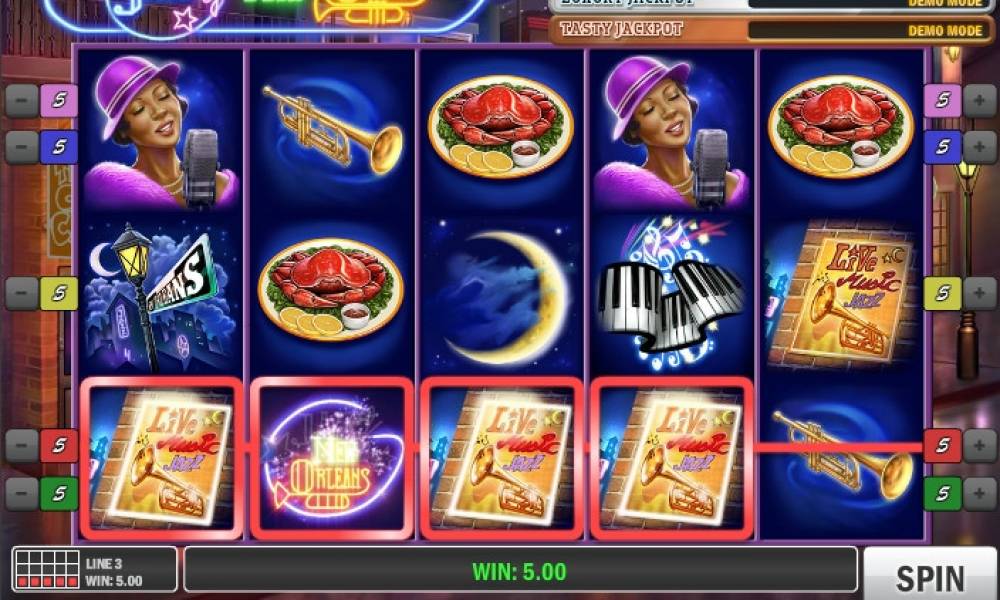The width and height of the screenshot is (1000, 600).
Task: Spin the reels with the SPIN button
Action: pyautogui.click(x=929, y=576)
